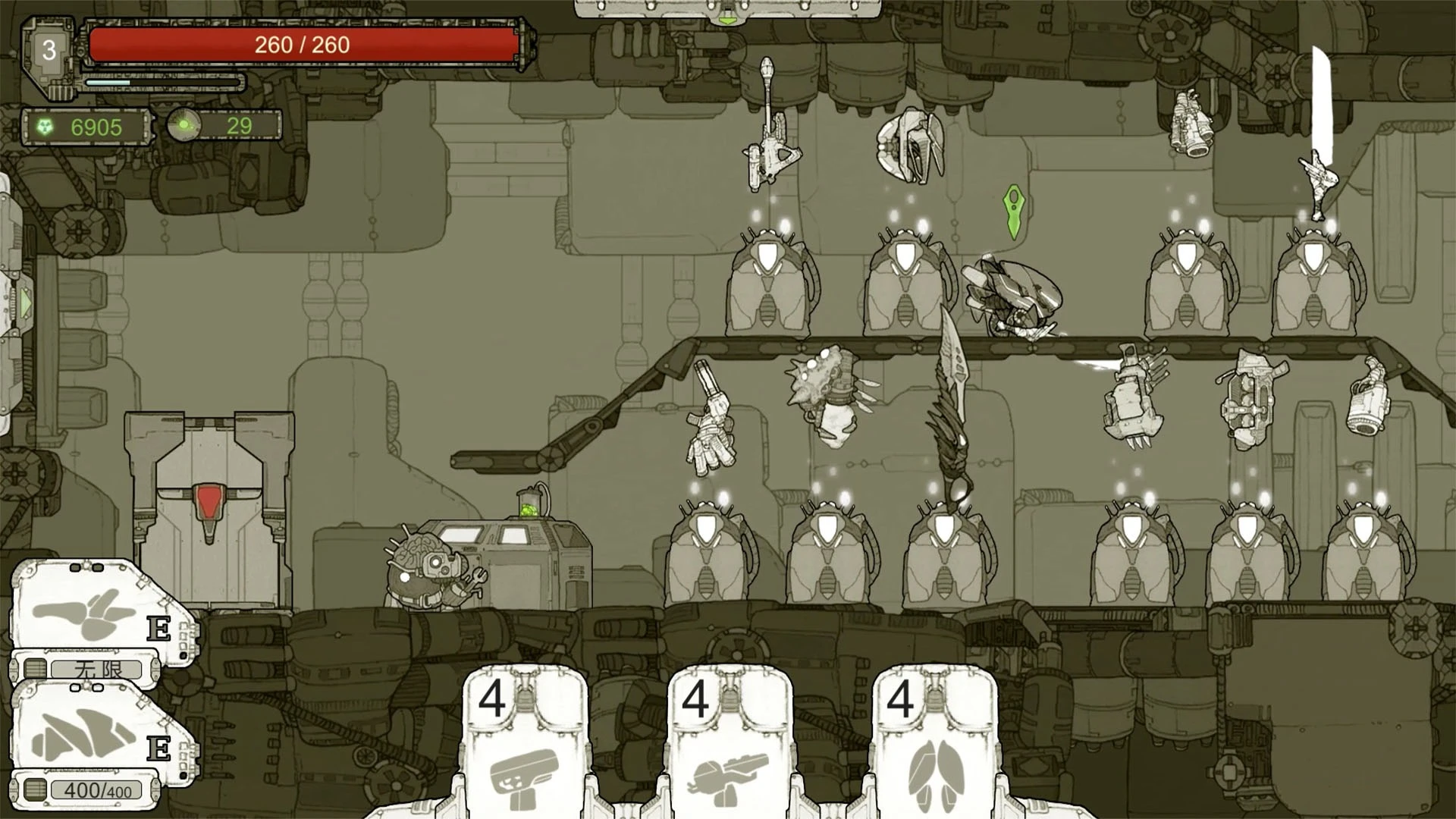1456x819 pixels.
Task: Click the 260/260 health bar
Action: click(x=303, y=45)
